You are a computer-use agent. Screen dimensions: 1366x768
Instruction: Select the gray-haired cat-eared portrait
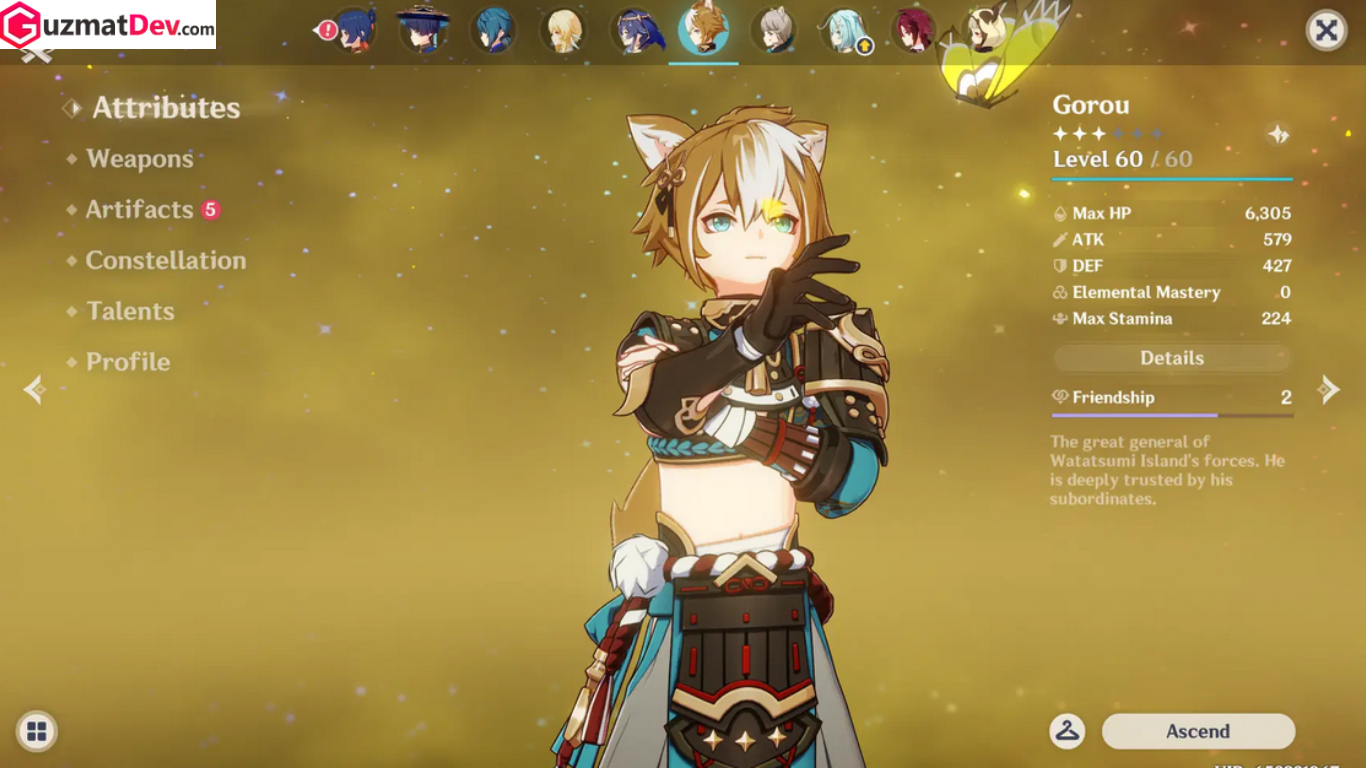pos(775,30)
